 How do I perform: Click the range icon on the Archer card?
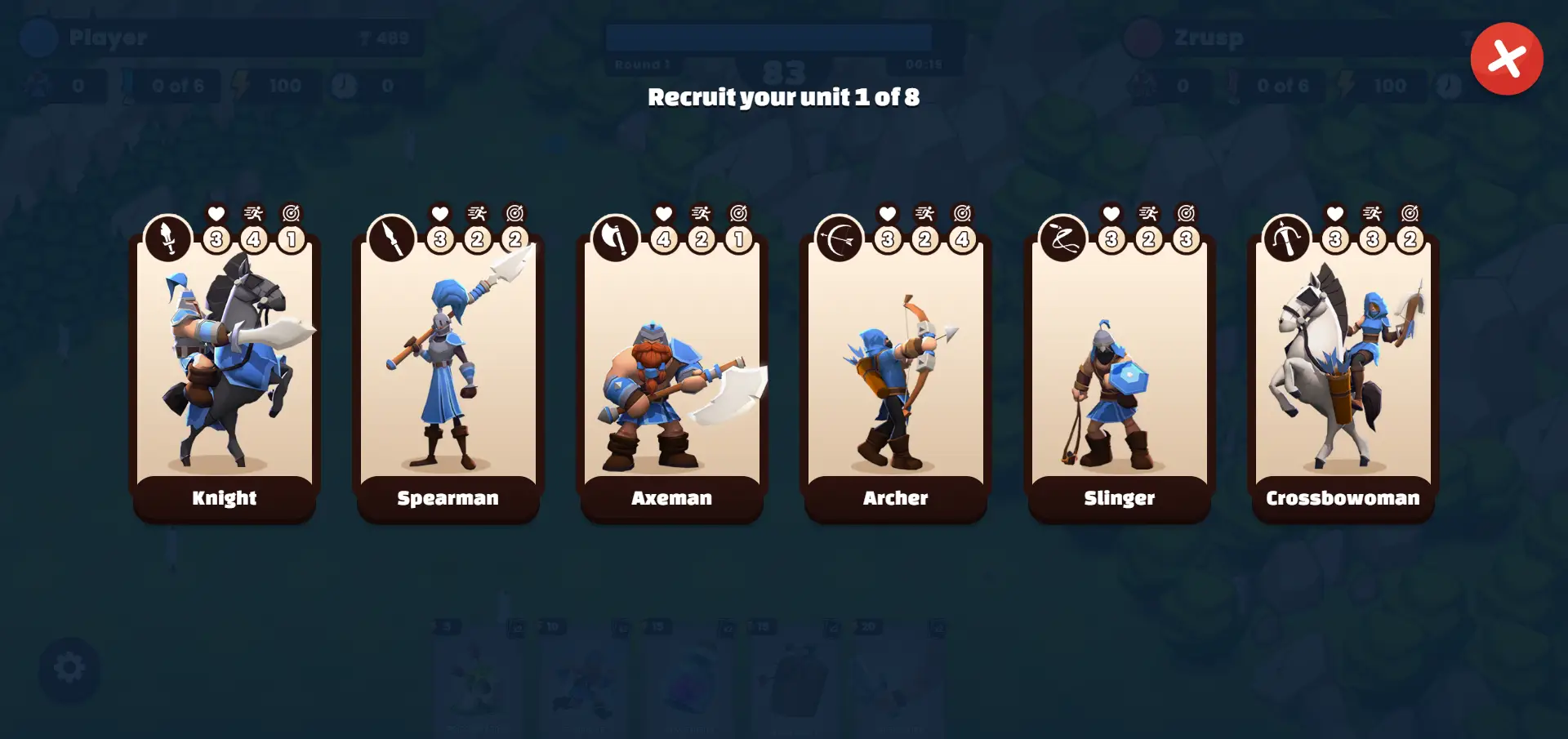963,213
